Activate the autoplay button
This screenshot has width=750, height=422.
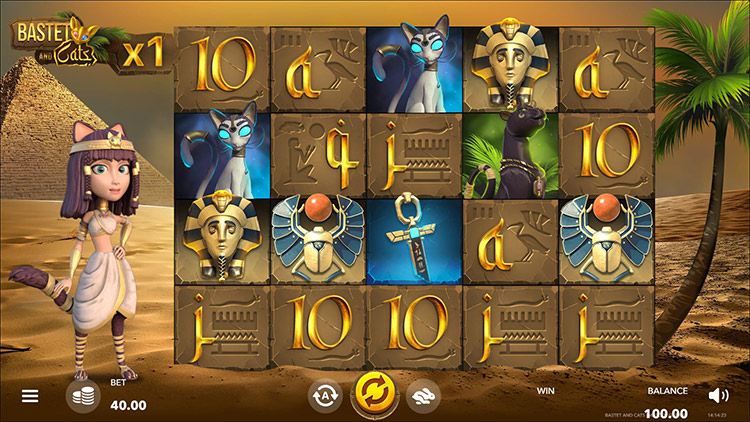pos(325,396)
